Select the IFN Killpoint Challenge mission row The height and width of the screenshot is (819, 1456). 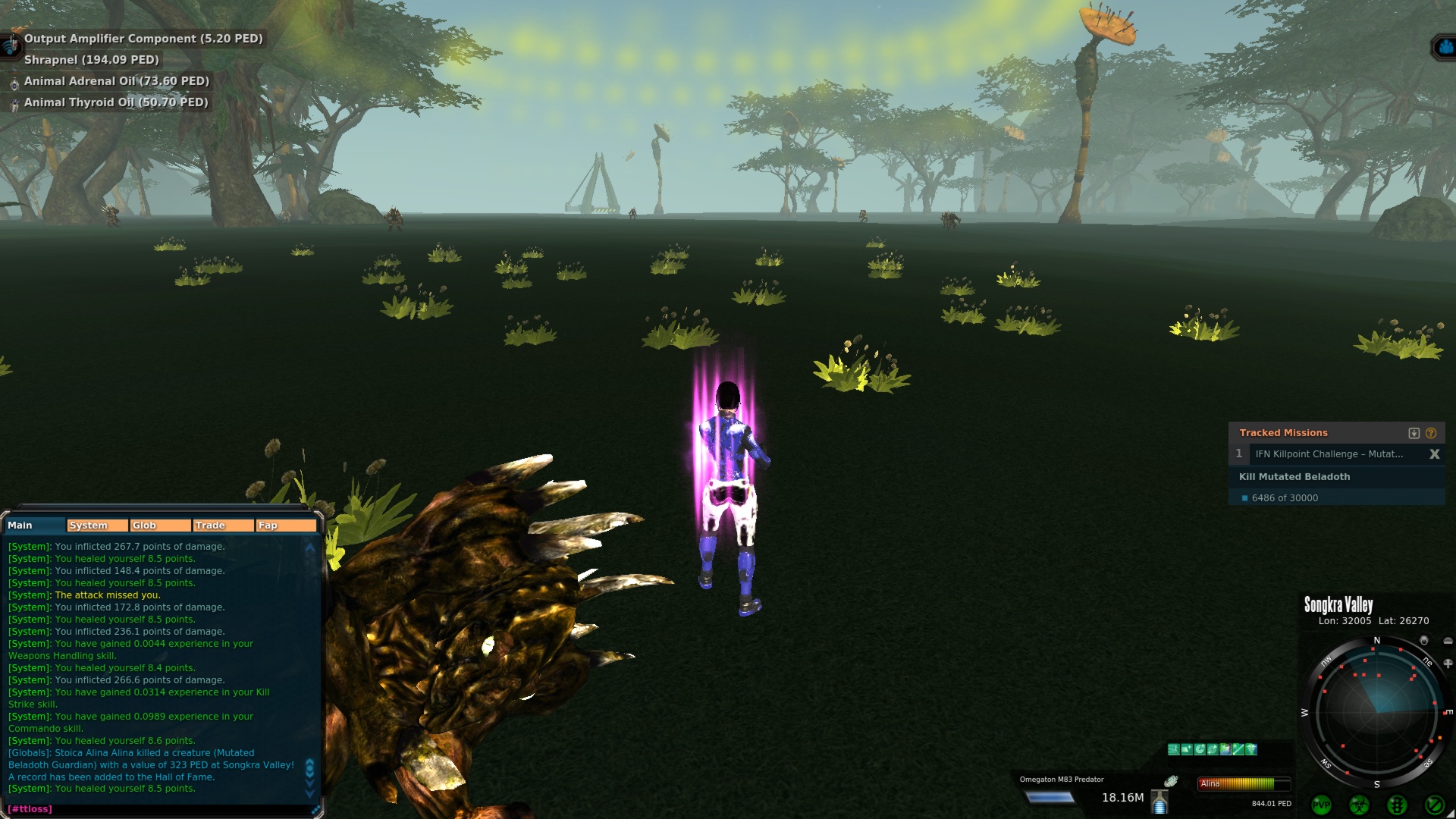[1329, 453]
